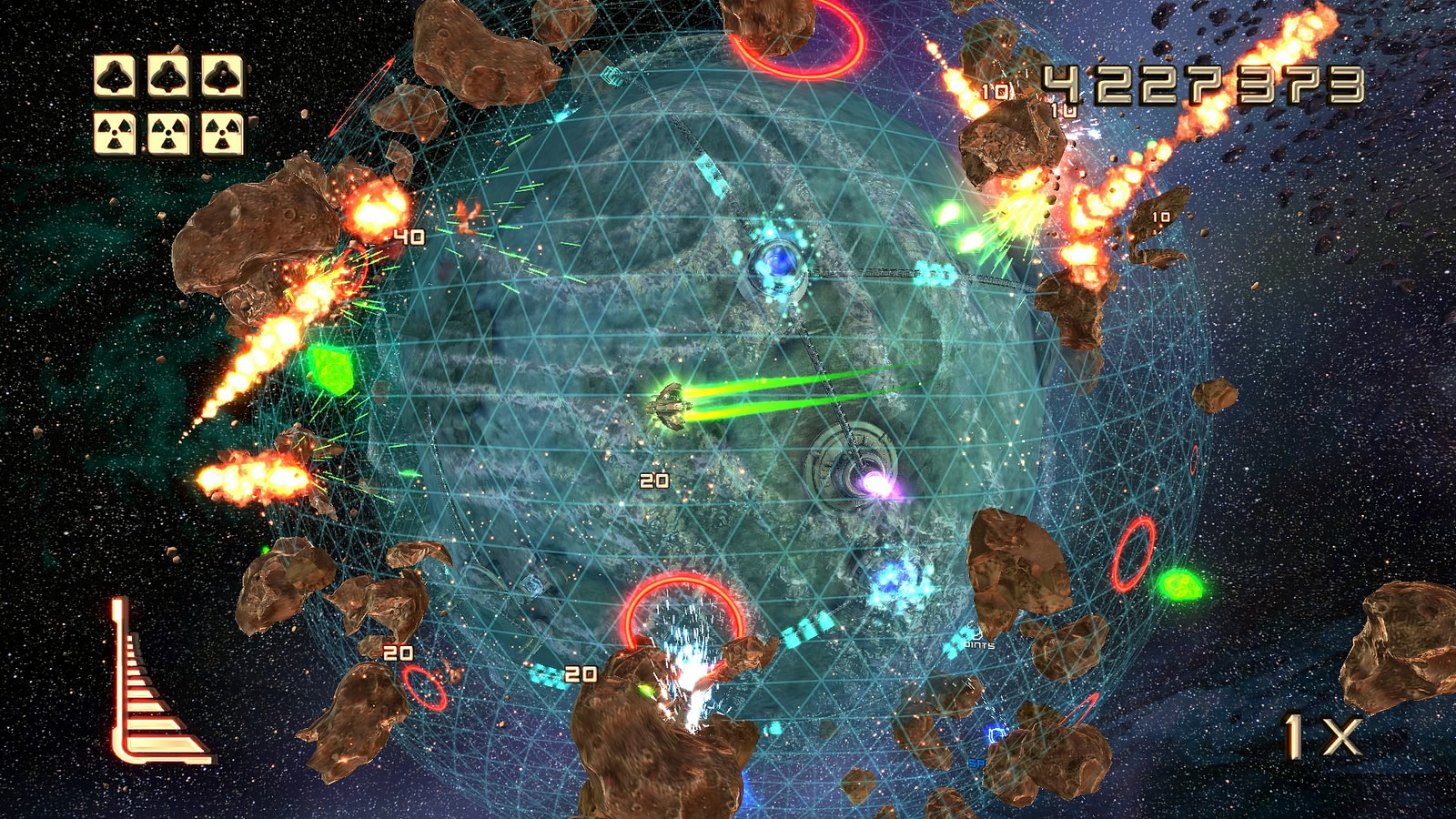Click the score readout 4227373
This screenshot has width=1456, height=819.
1201,86
